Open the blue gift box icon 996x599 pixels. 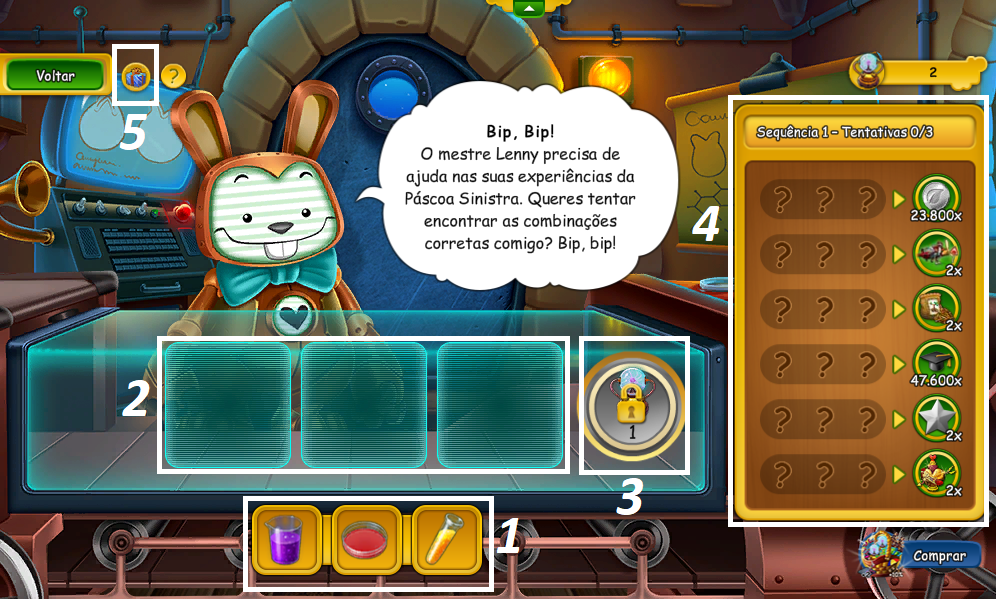coord(136,75)
